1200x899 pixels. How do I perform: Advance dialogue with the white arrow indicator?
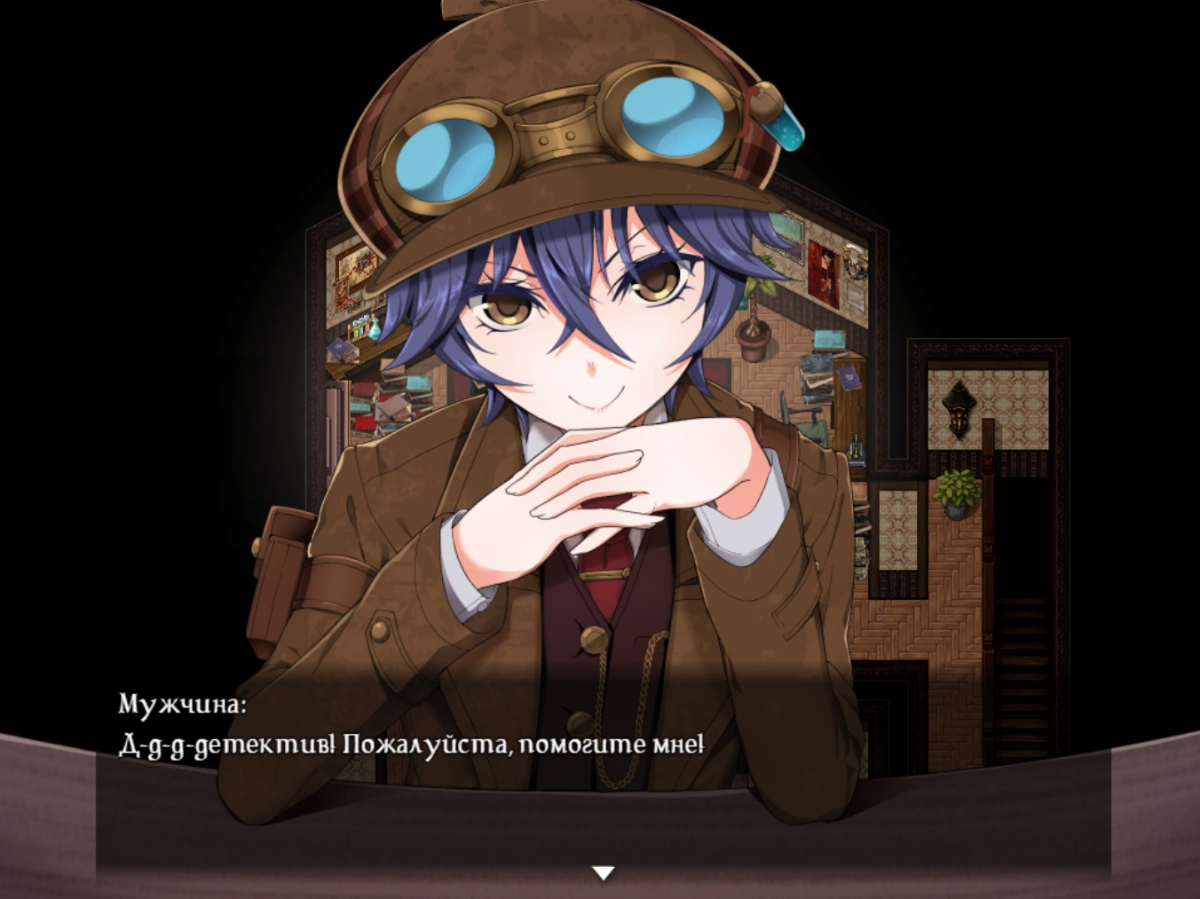(x=602, y=873)
